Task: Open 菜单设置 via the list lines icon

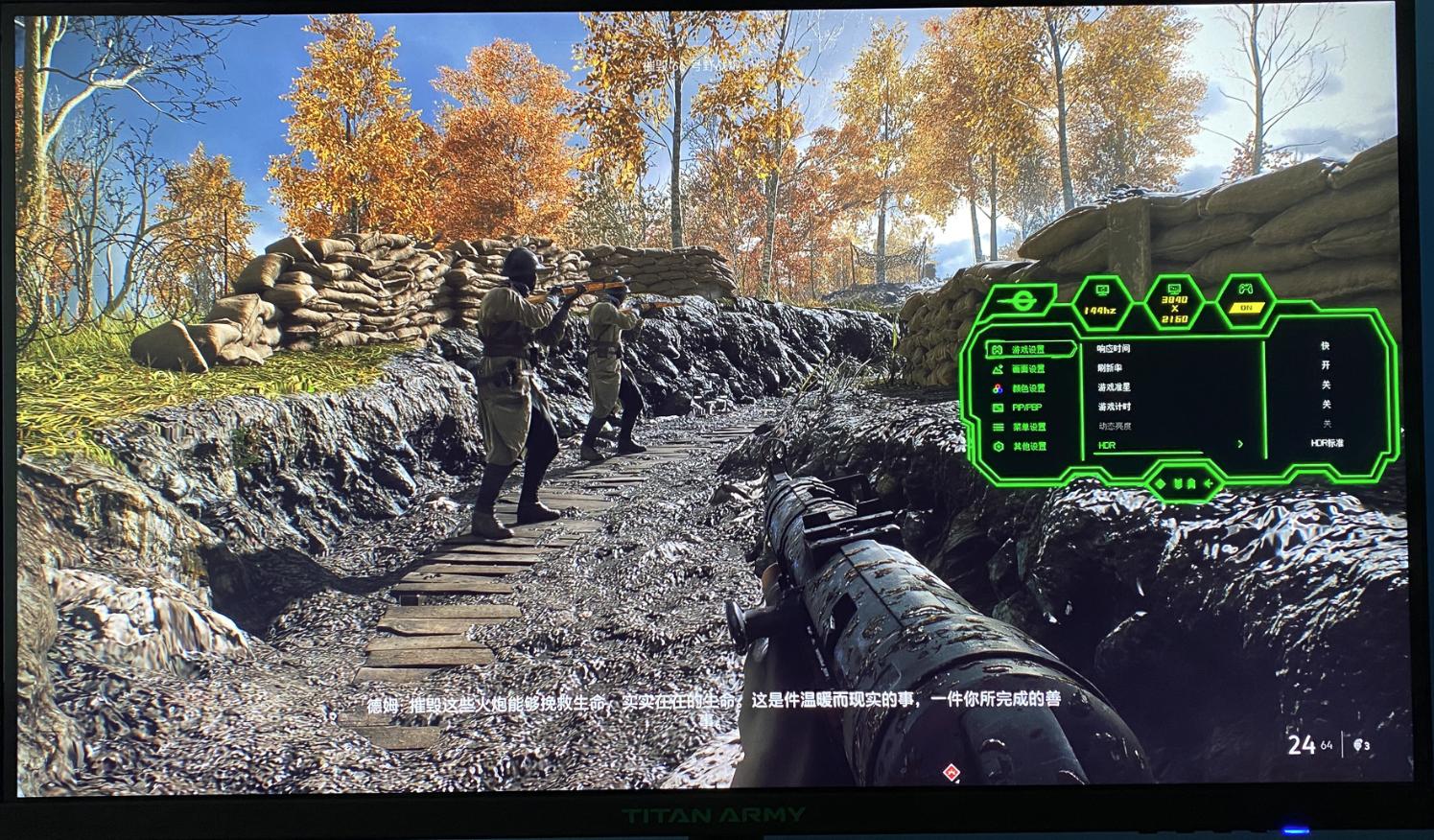Action: pyautogui.click(x=997, y=428)
